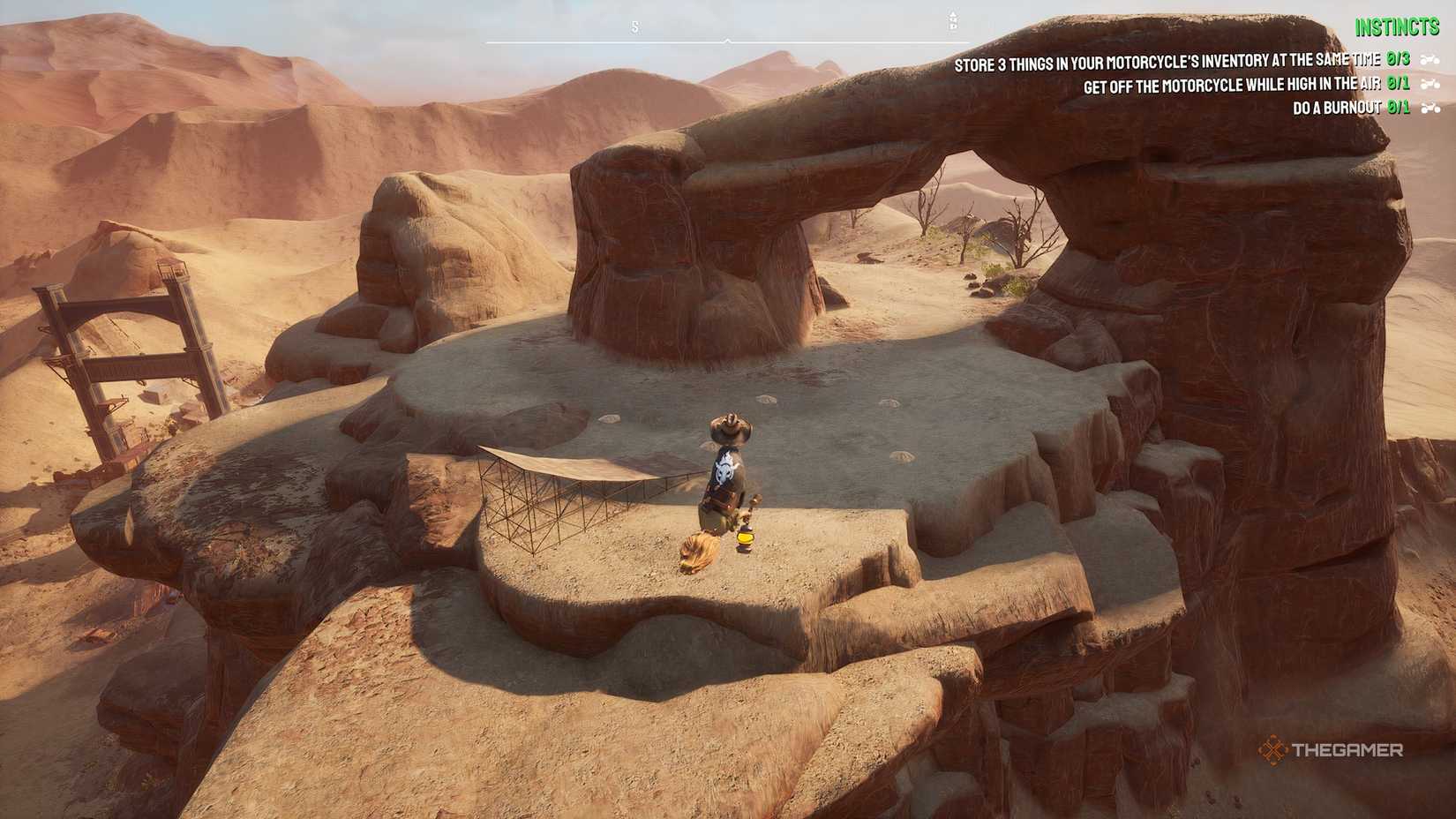Select the motorcycle icon next to the mid-air objective
The image size is (1456, 819).
(1431, 84)
